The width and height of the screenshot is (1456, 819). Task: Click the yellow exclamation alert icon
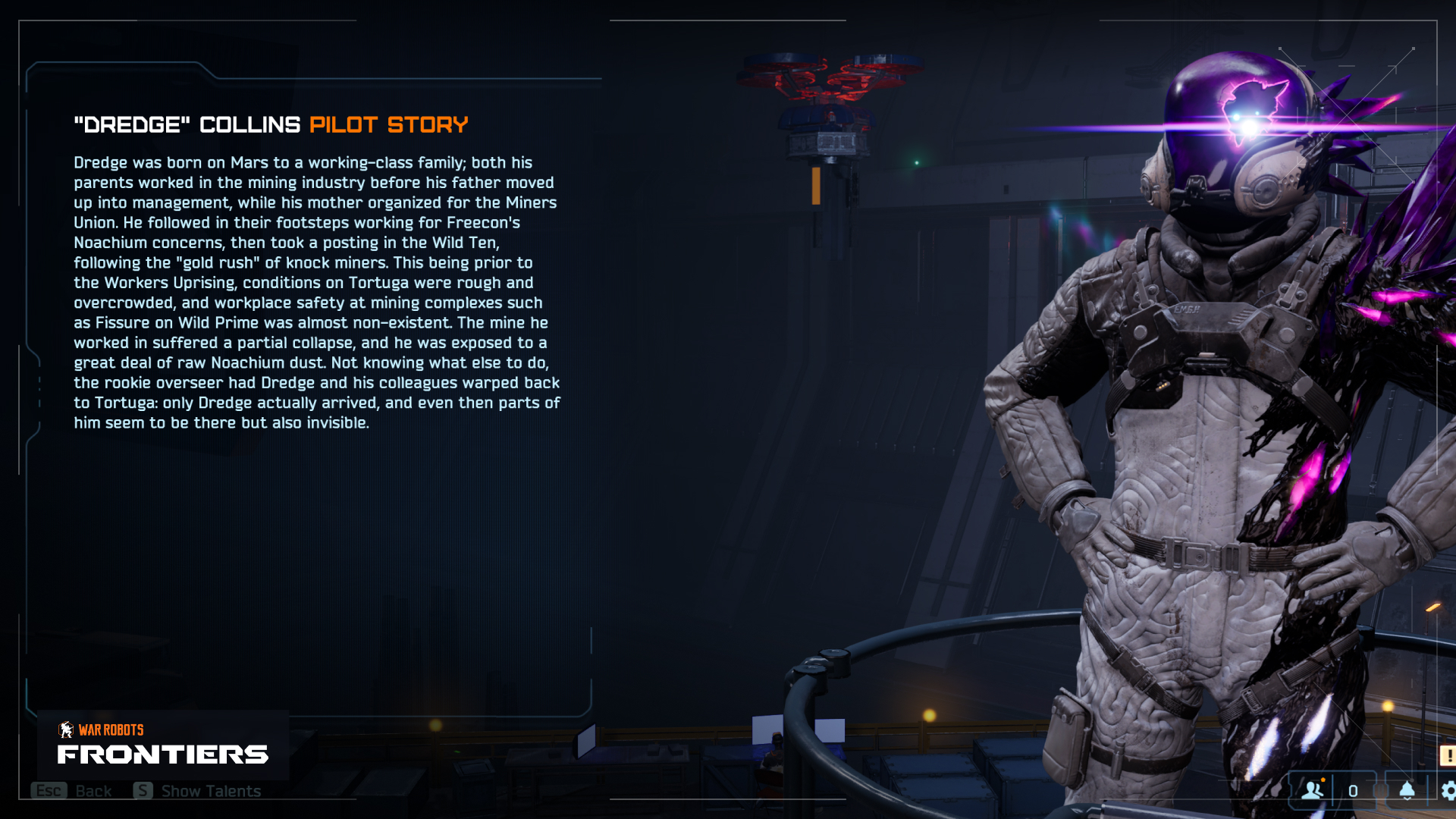[x=1448, y=755]
